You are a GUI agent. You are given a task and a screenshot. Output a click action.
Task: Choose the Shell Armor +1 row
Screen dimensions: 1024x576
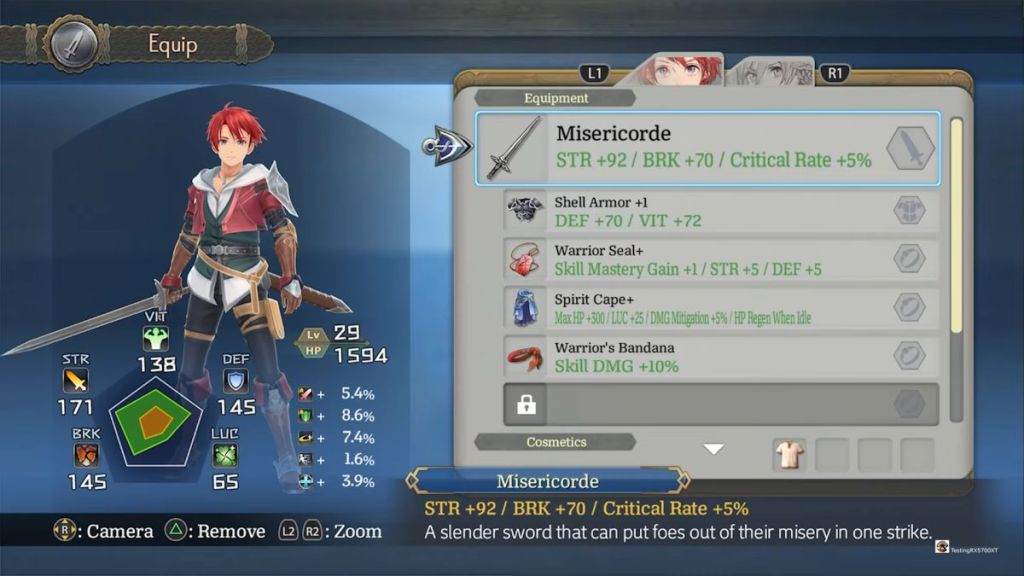coord(721,211)
